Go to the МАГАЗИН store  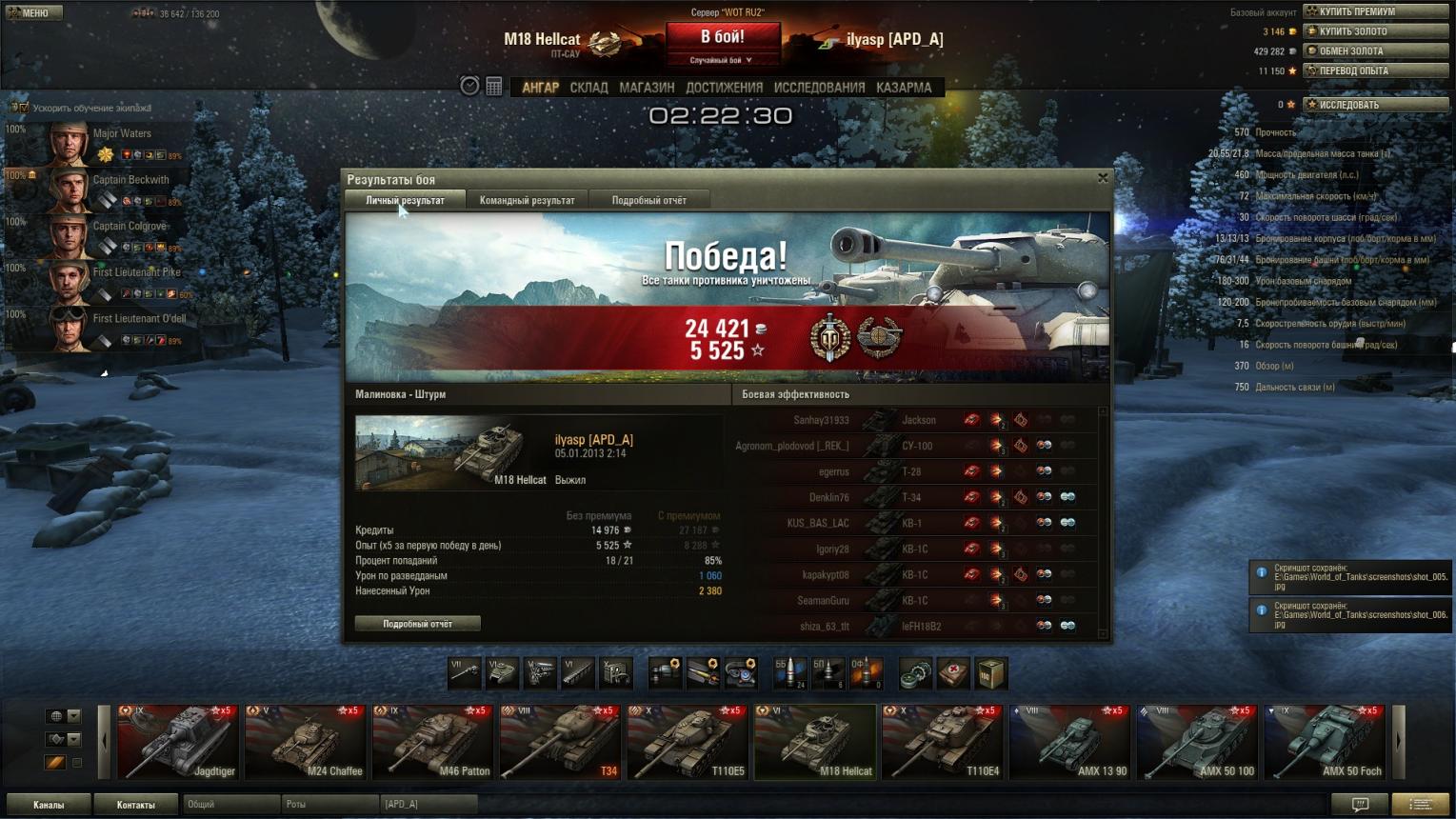coord(647,88)
